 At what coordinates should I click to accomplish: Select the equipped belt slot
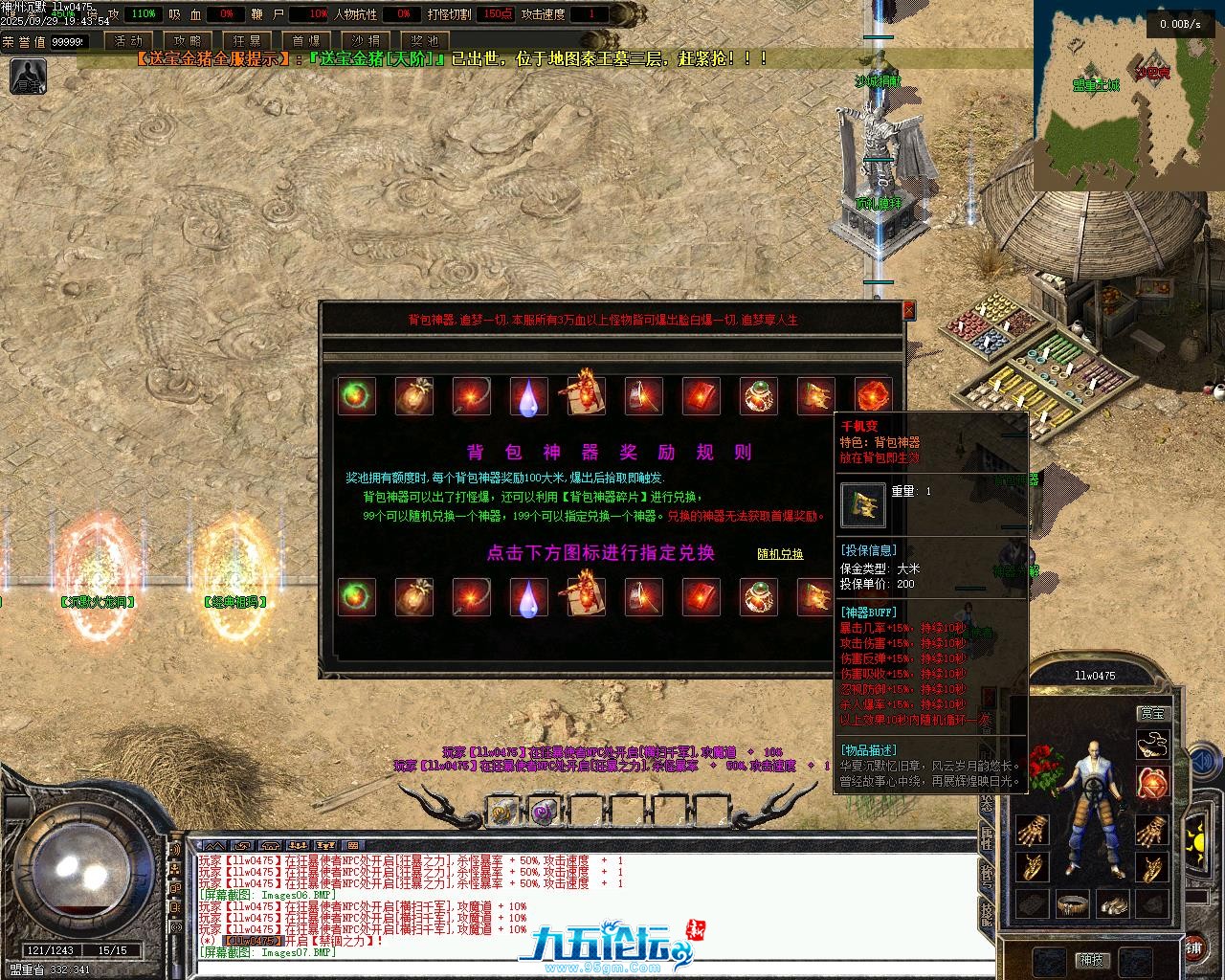[x=1073, y=902]
